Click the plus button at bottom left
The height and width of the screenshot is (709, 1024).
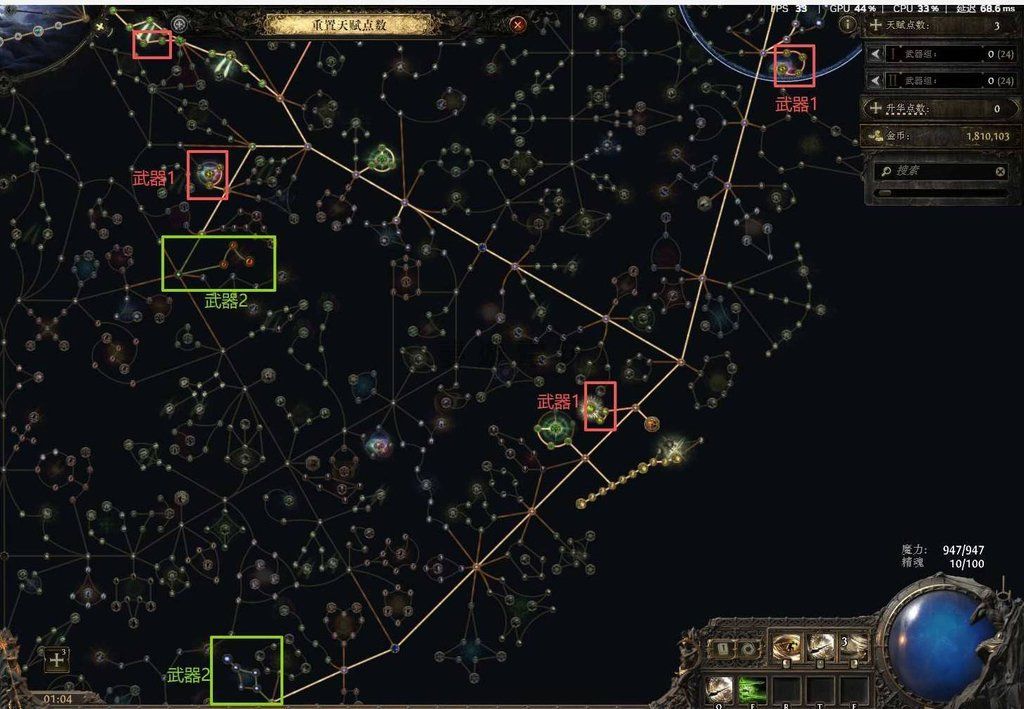point(56,660)
